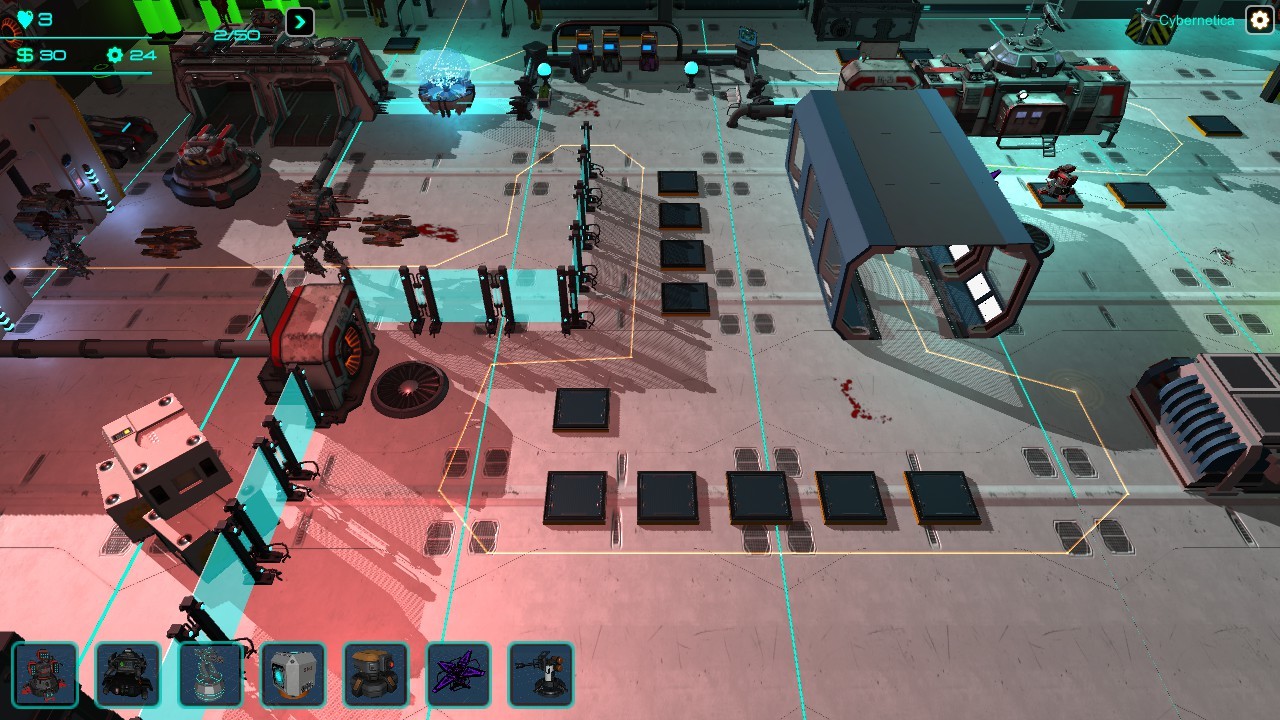Open the settings gear in the top-right corner

1257,20
